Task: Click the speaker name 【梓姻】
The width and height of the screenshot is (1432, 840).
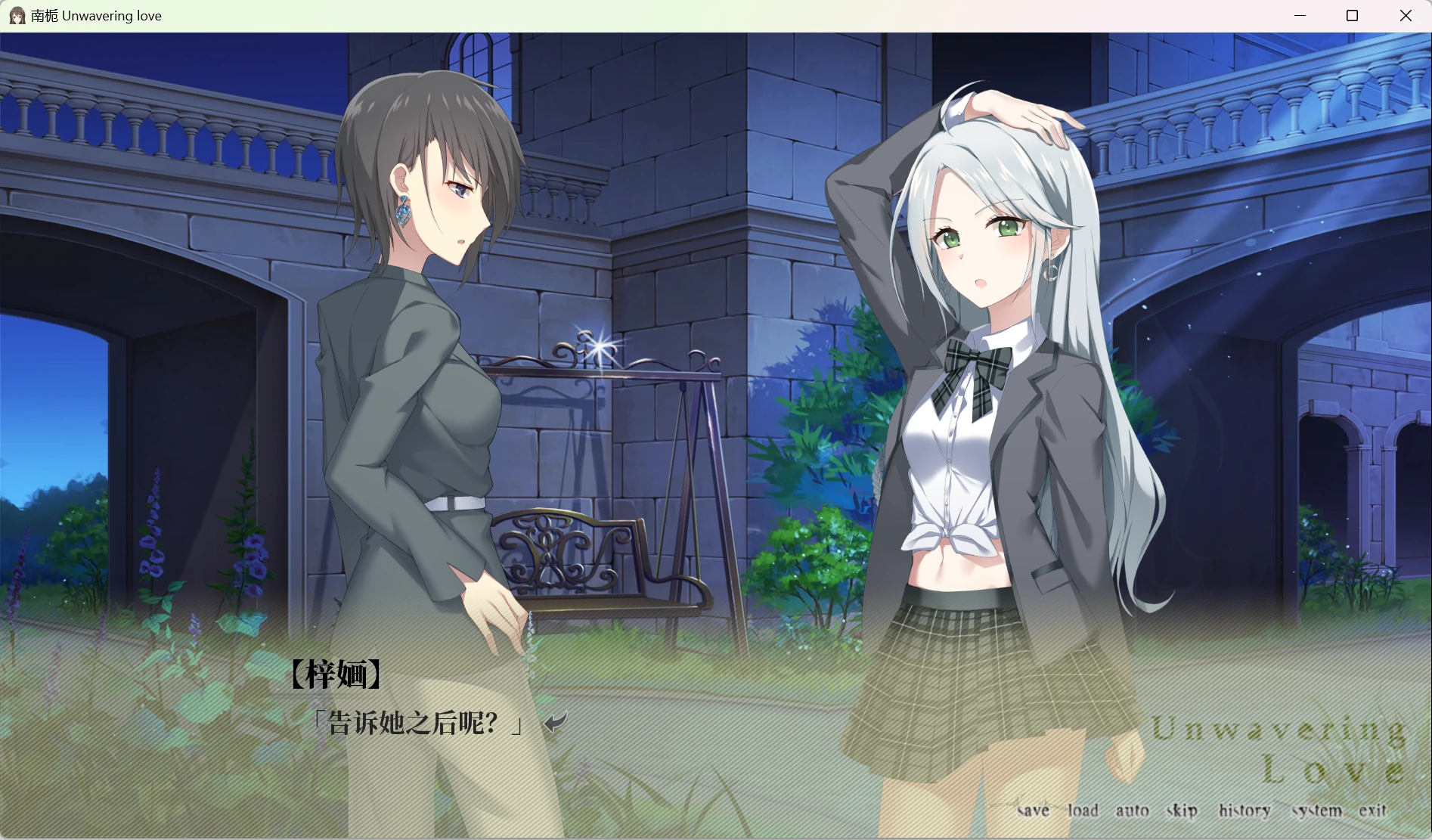Action: click(336, 674)
